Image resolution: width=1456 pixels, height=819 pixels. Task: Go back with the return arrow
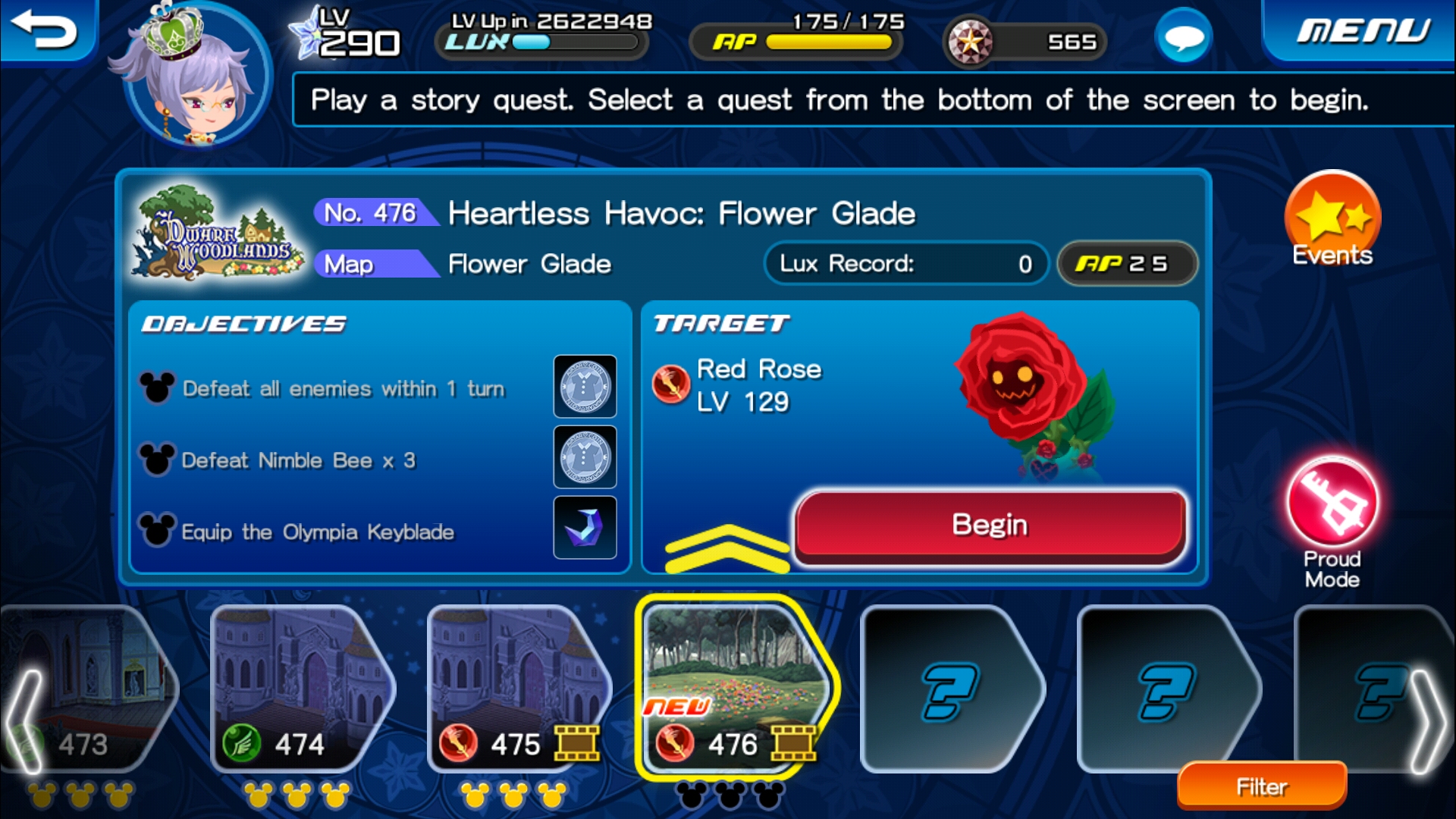pyautogui.click(x=45, y=30)
